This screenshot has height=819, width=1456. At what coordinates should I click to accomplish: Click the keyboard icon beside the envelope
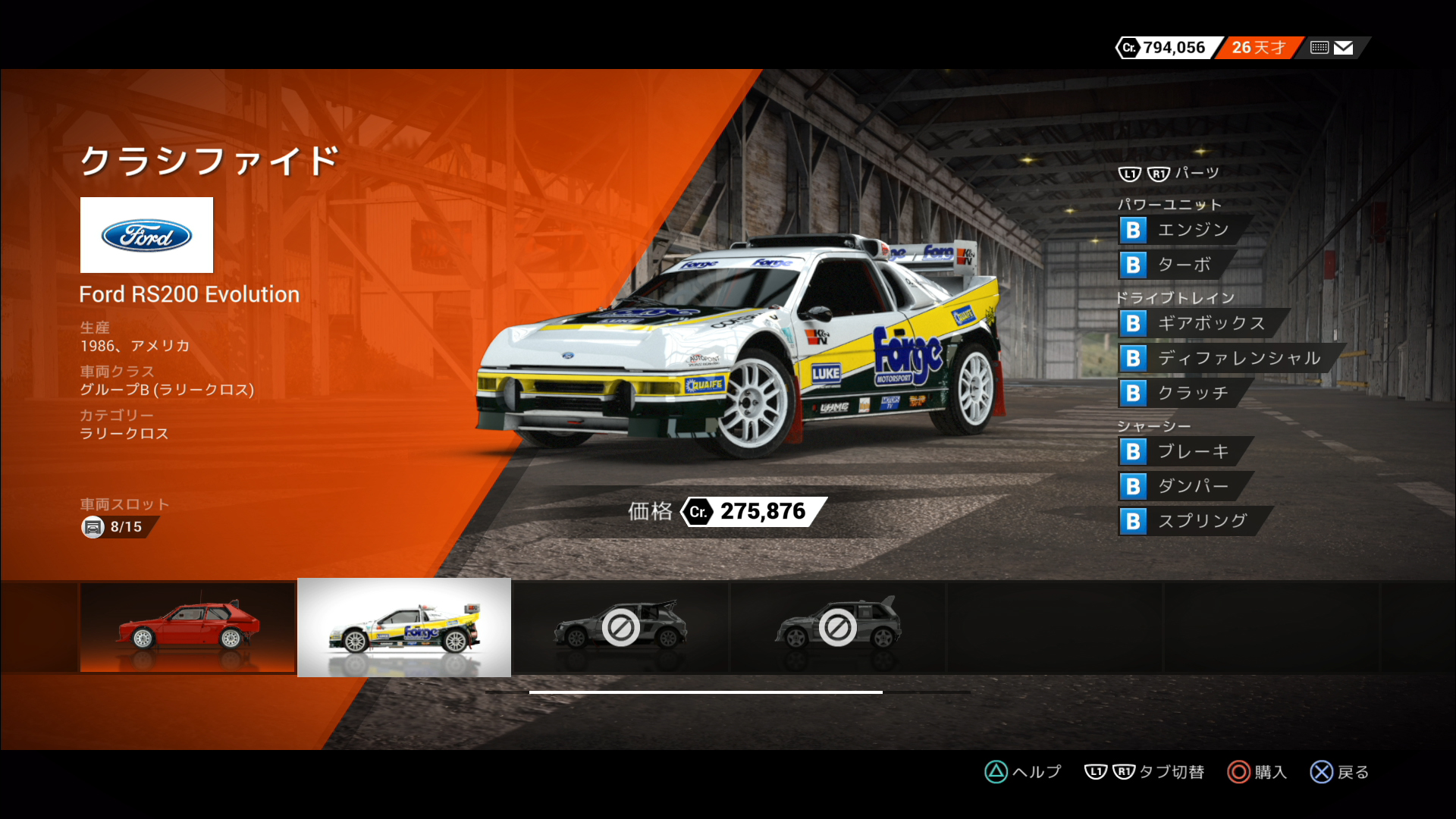(1319, 48)
